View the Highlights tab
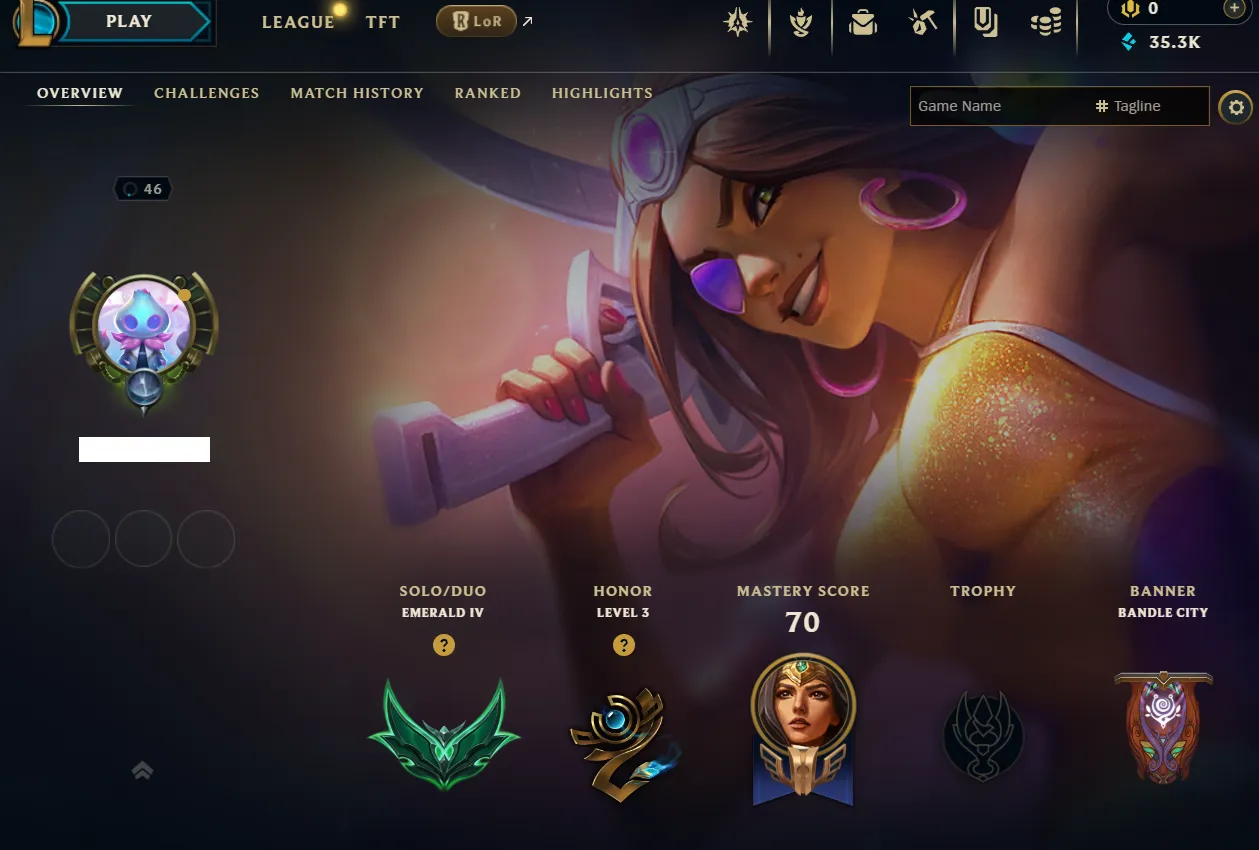 pos(602,93)
